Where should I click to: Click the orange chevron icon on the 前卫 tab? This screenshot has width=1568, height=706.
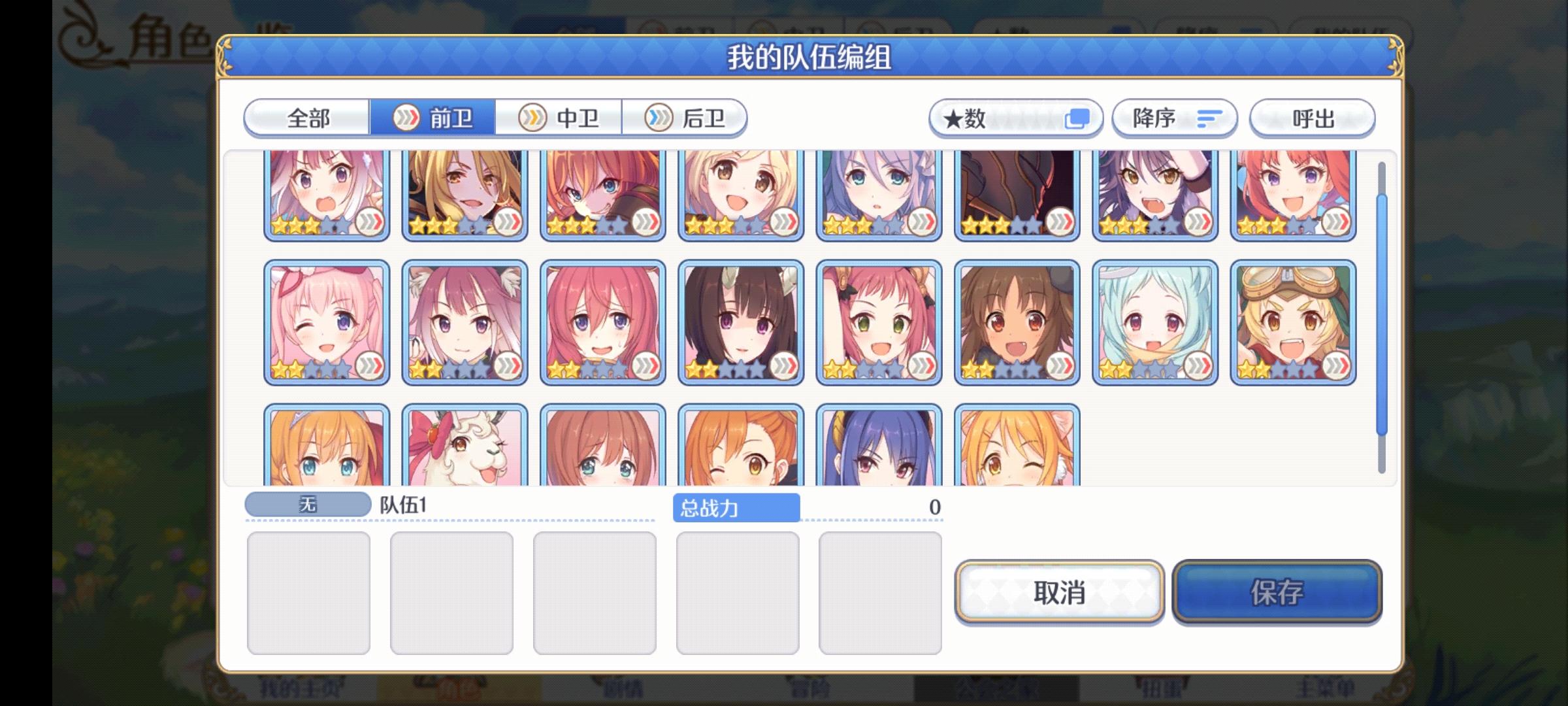(408, 118)
